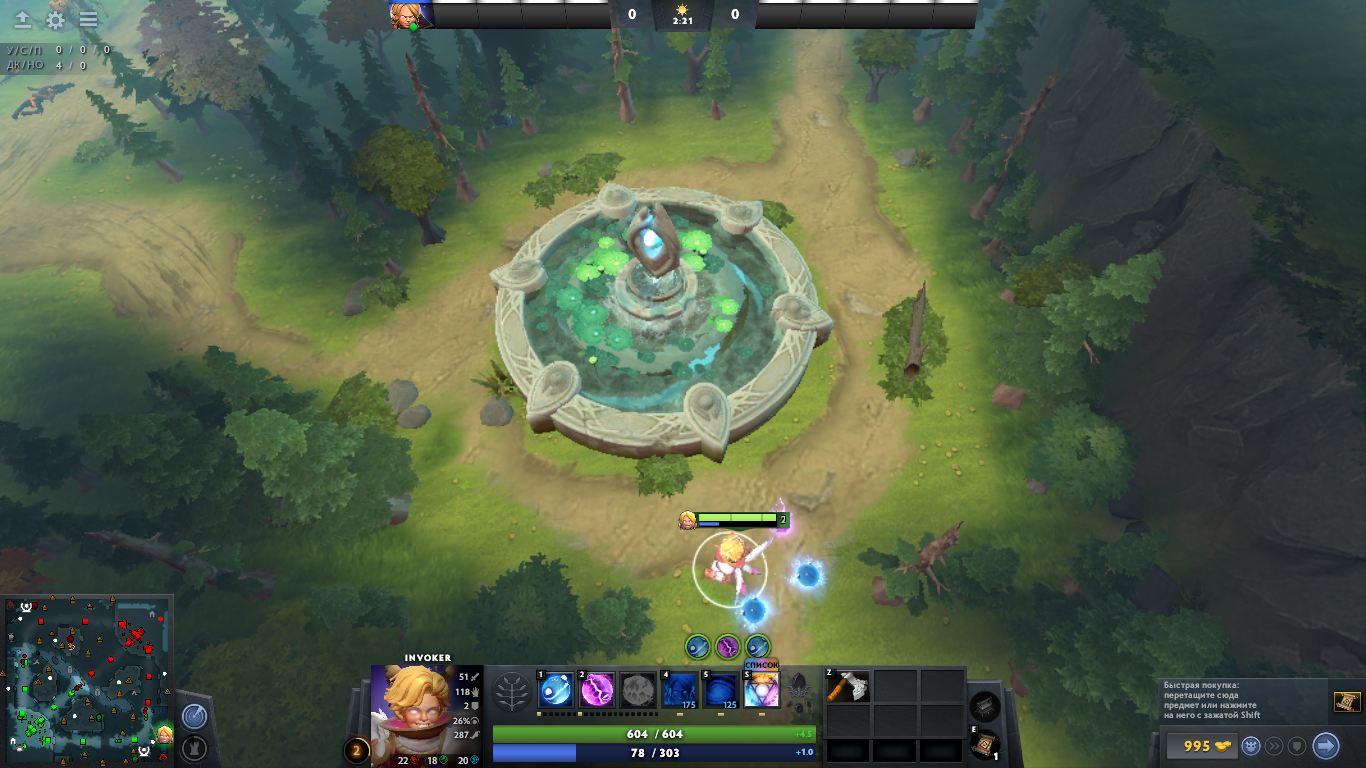Activate the Wex orb ability
1366x768 pixels.
point(597,690)
